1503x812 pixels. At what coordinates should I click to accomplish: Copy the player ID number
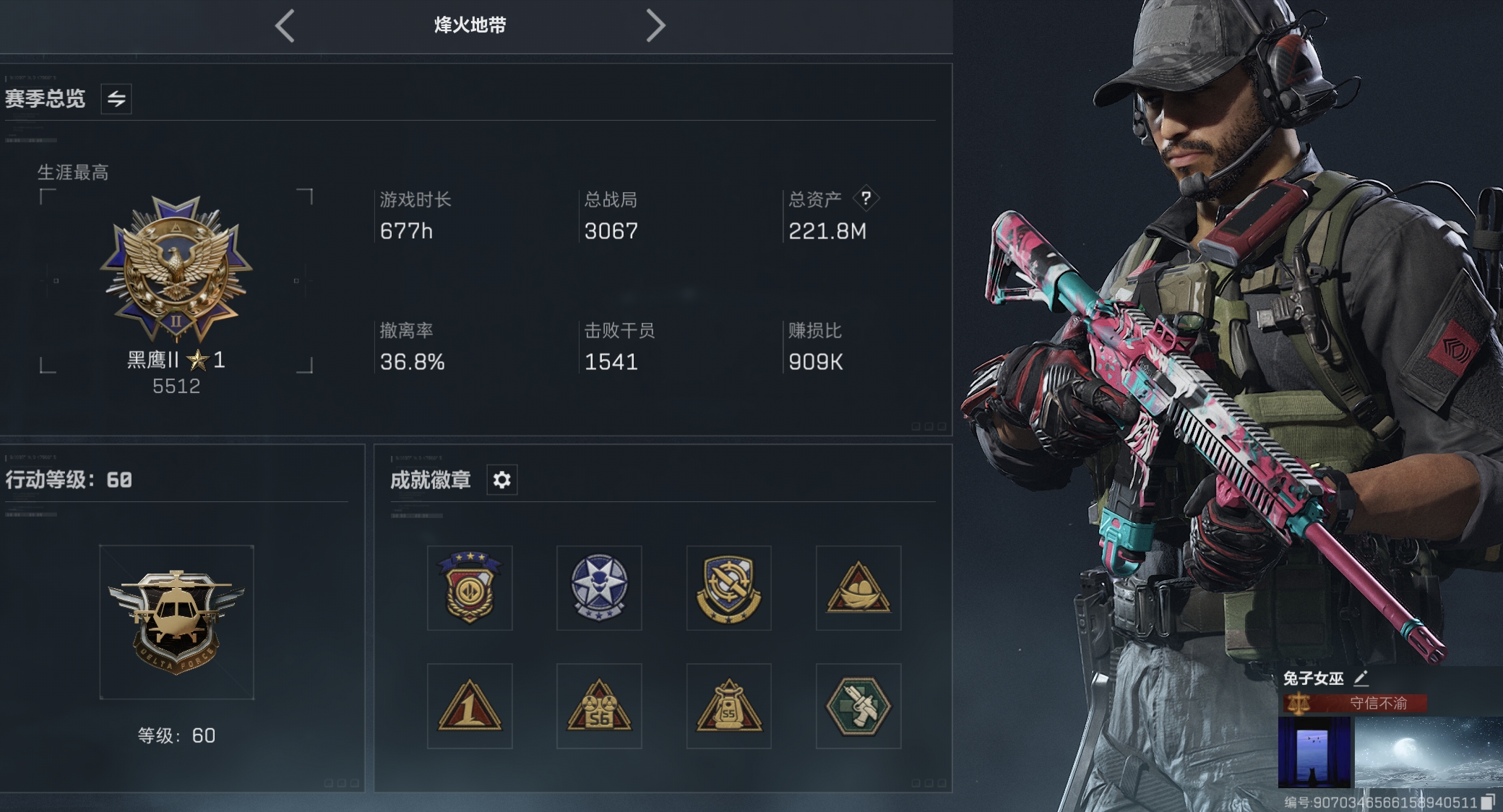tap(1488, 802)
